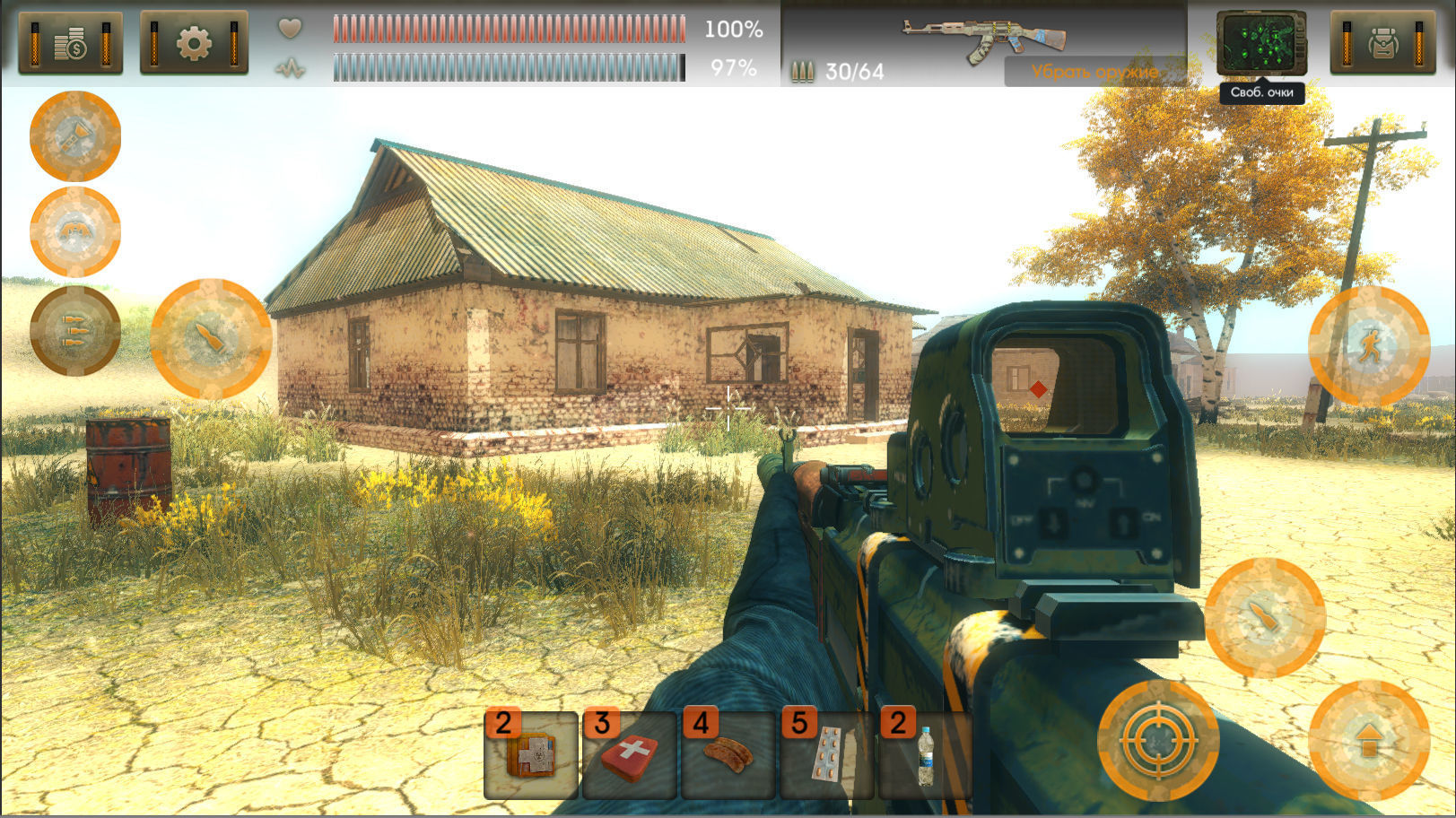Use the orange anti-radiation kit slot
This screenshot has height=818, width=1456.
[x=531, y=755]
